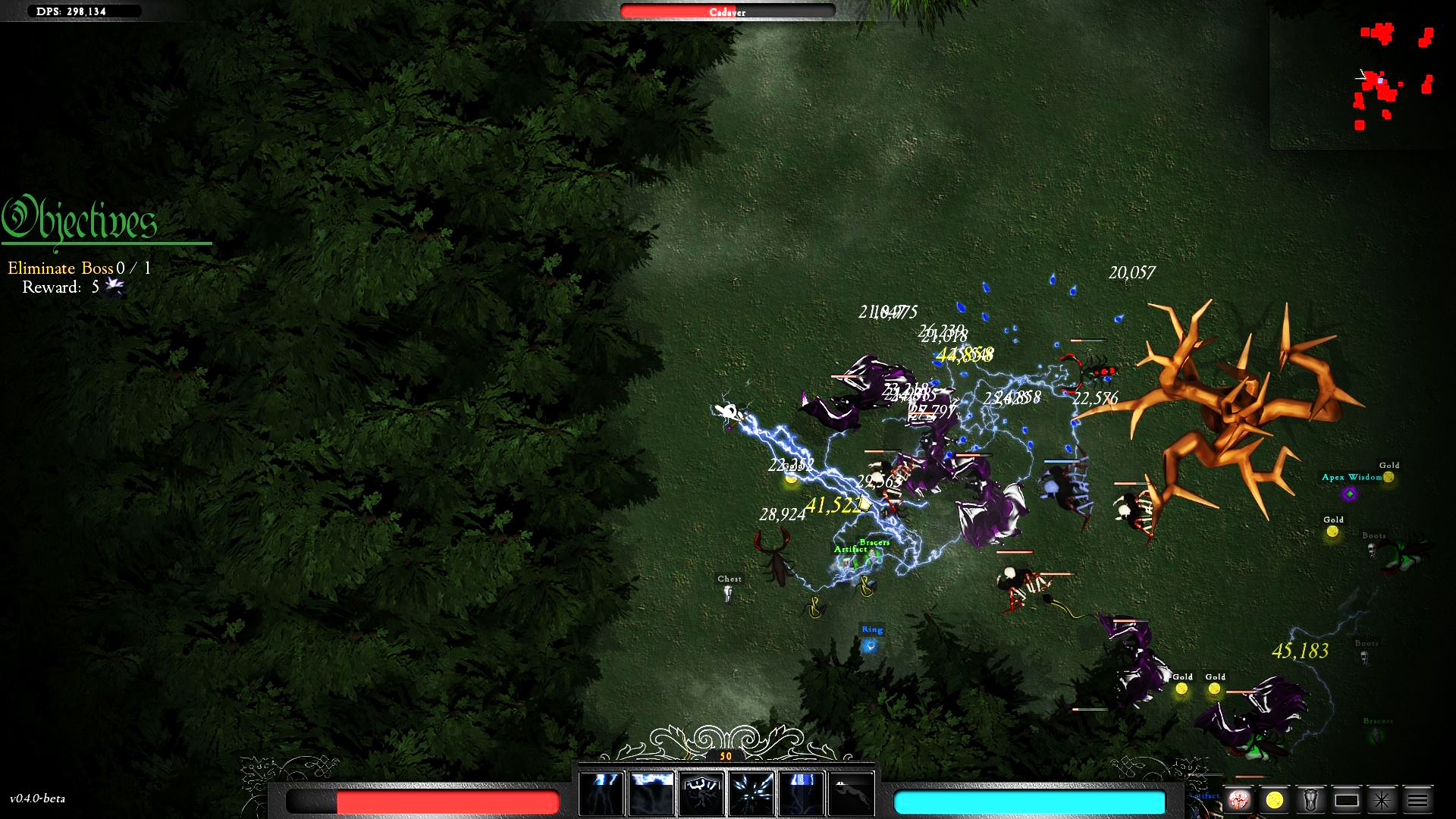Select the radiating nova ability icon
1456x819 pixels.
tap(752, 795)
